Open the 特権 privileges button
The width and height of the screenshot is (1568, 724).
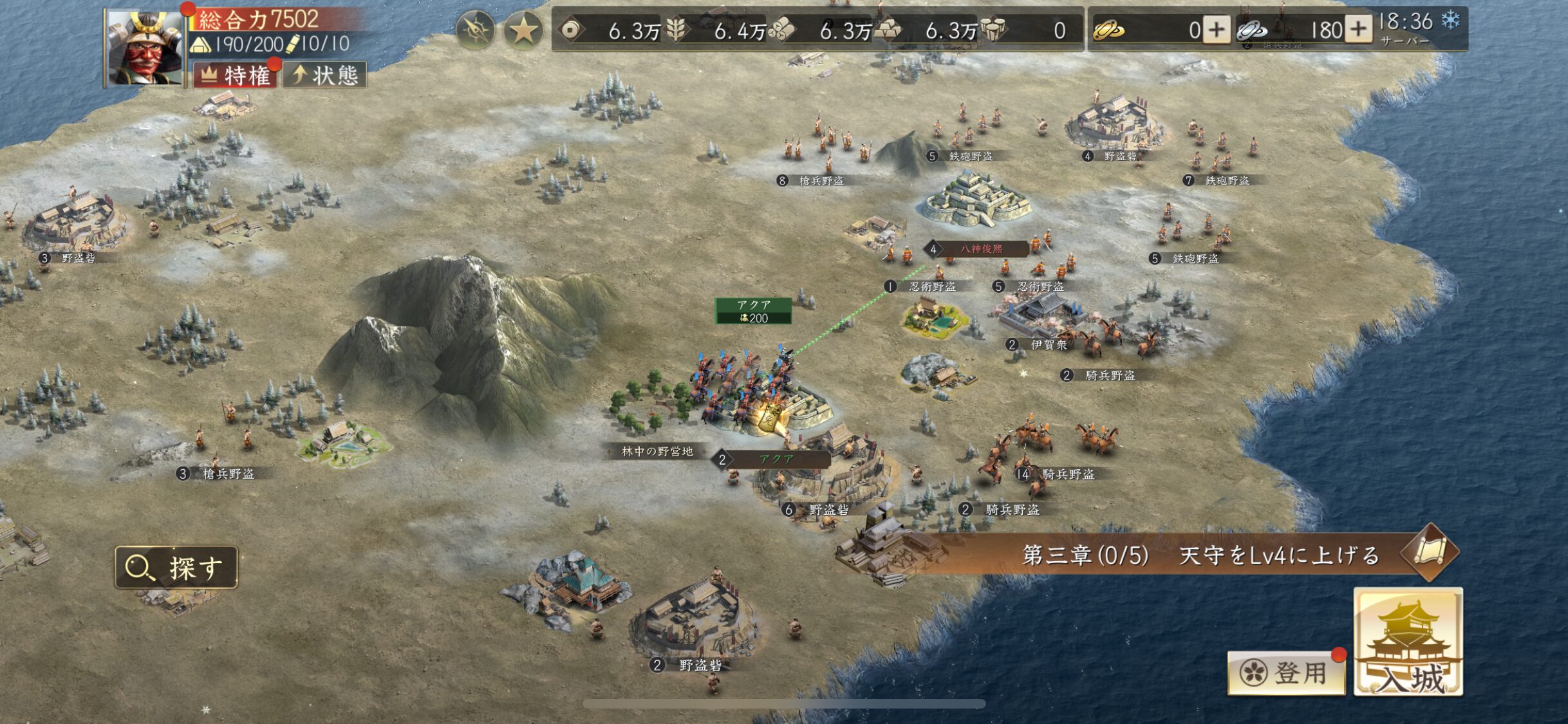point(236,75)
